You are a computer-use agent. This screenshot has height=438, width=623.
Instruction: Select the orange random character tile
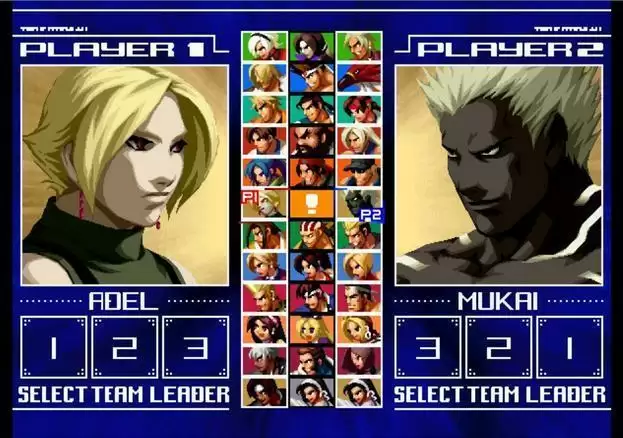tap(310, 203)
